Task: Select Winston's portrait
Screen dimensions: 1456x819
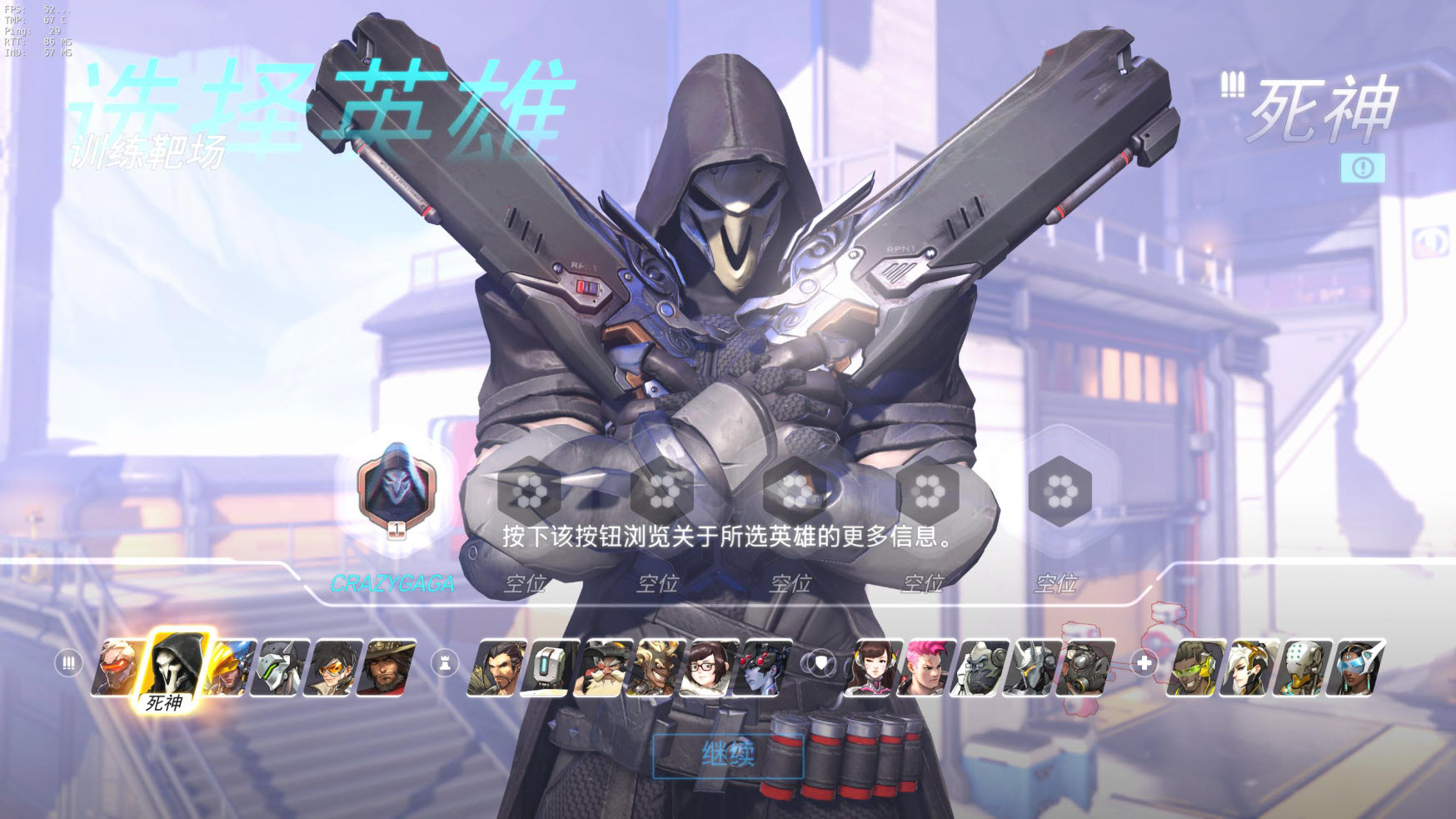Action: pos(980,667)
